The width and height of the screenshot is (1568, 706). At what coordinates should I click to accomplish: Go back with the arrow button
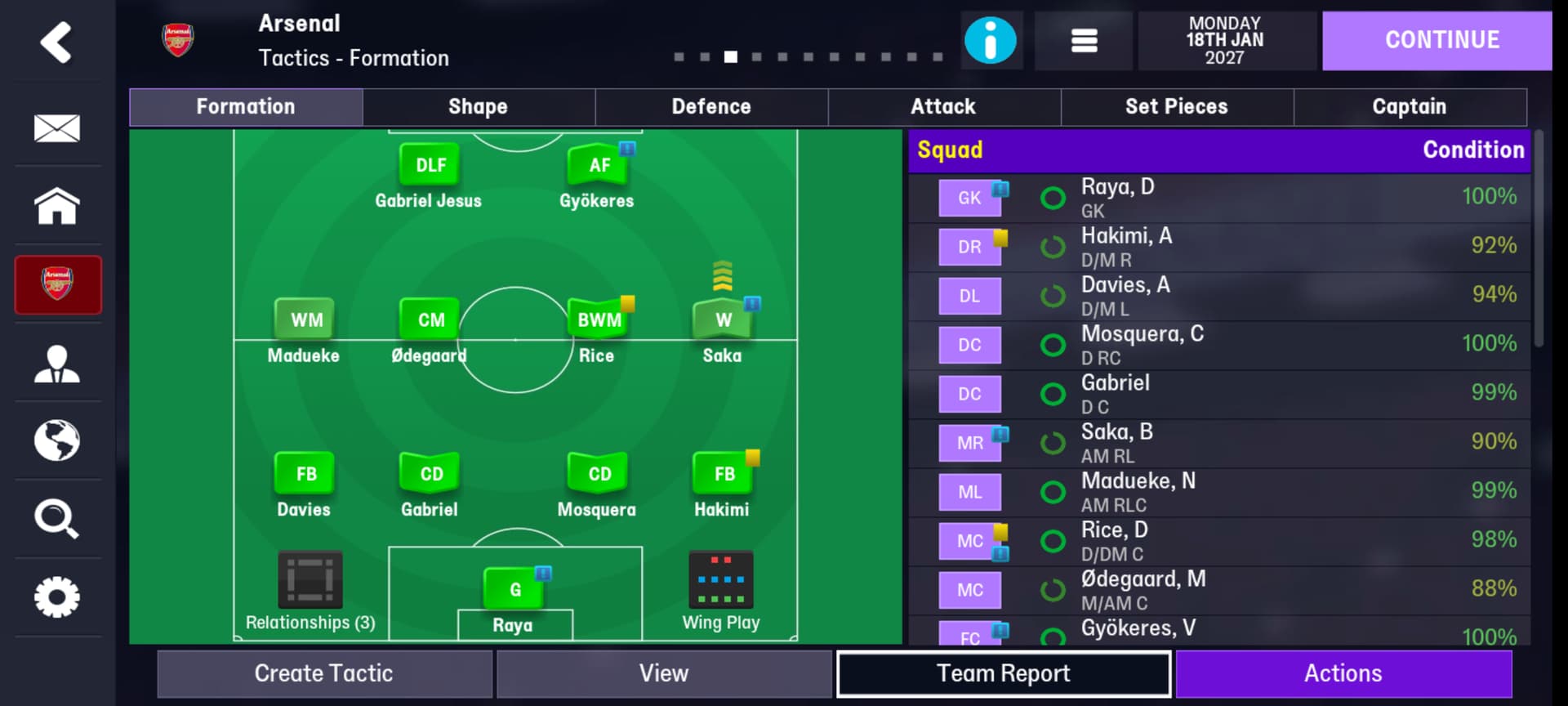56,42
